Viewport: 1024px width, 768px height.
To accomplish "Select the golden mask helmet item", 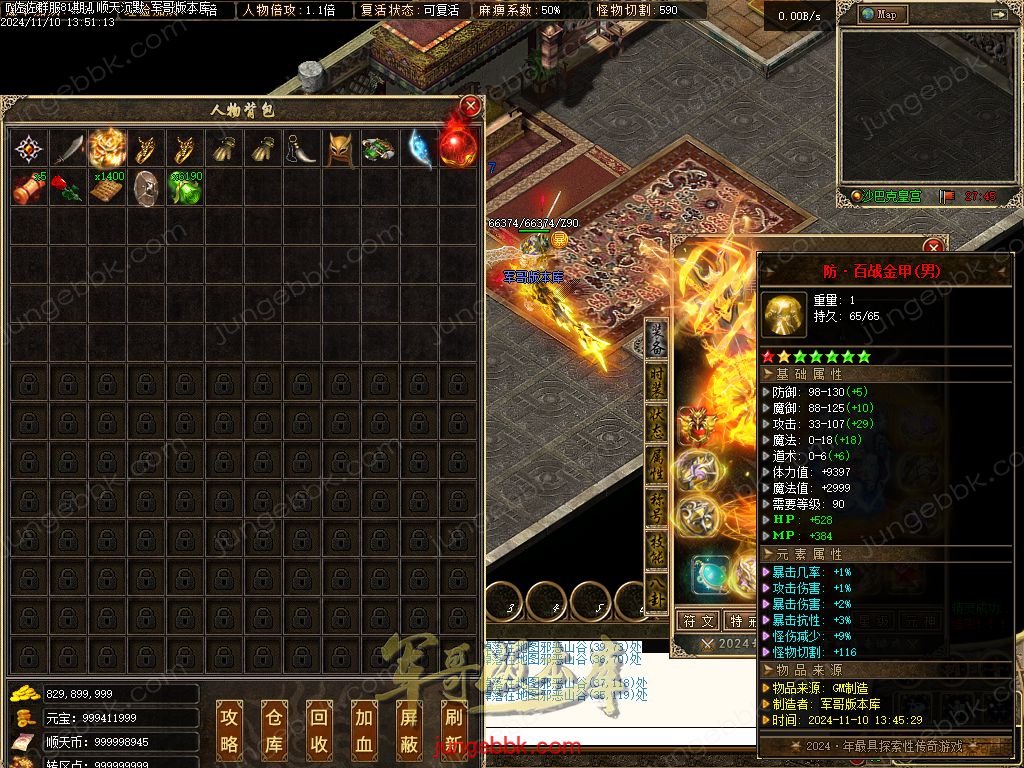I will [x=341, y=150].
